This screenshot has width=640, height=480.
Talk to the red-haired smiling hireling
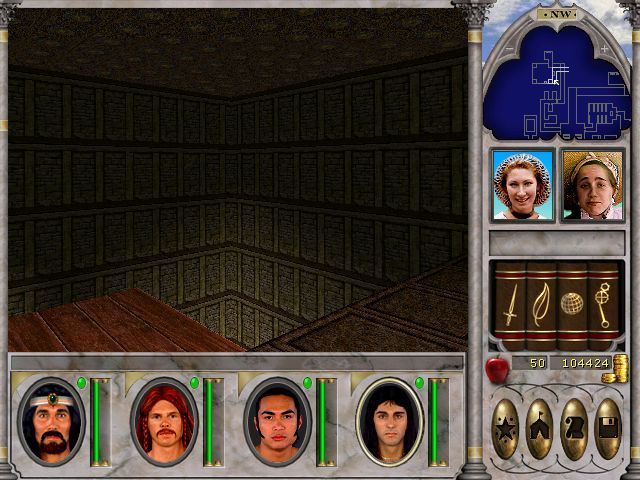click(x=523, y=185)
